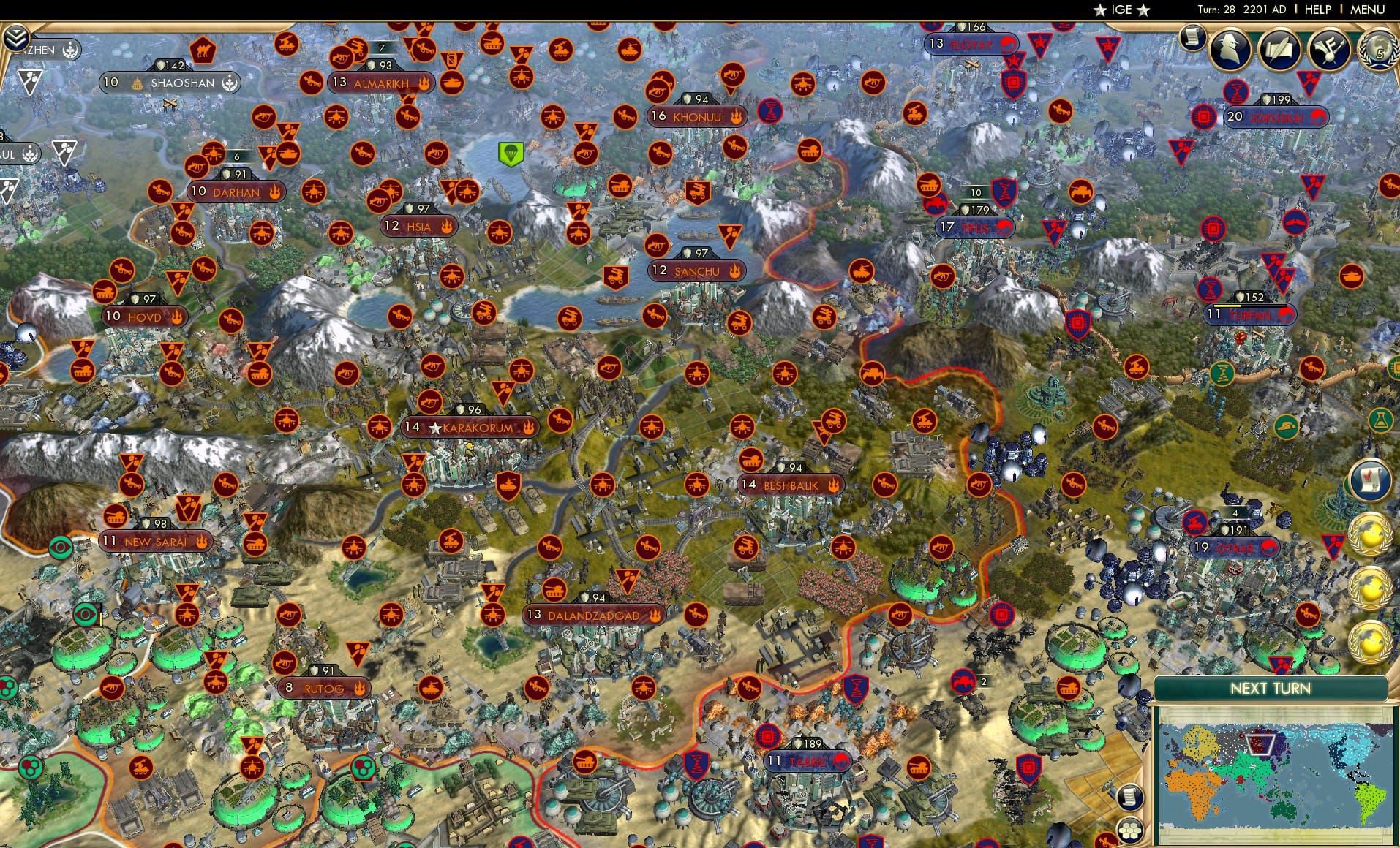Toggle strategic view with the hexagon icon
1400x848 pixels.
point(1131,830)
